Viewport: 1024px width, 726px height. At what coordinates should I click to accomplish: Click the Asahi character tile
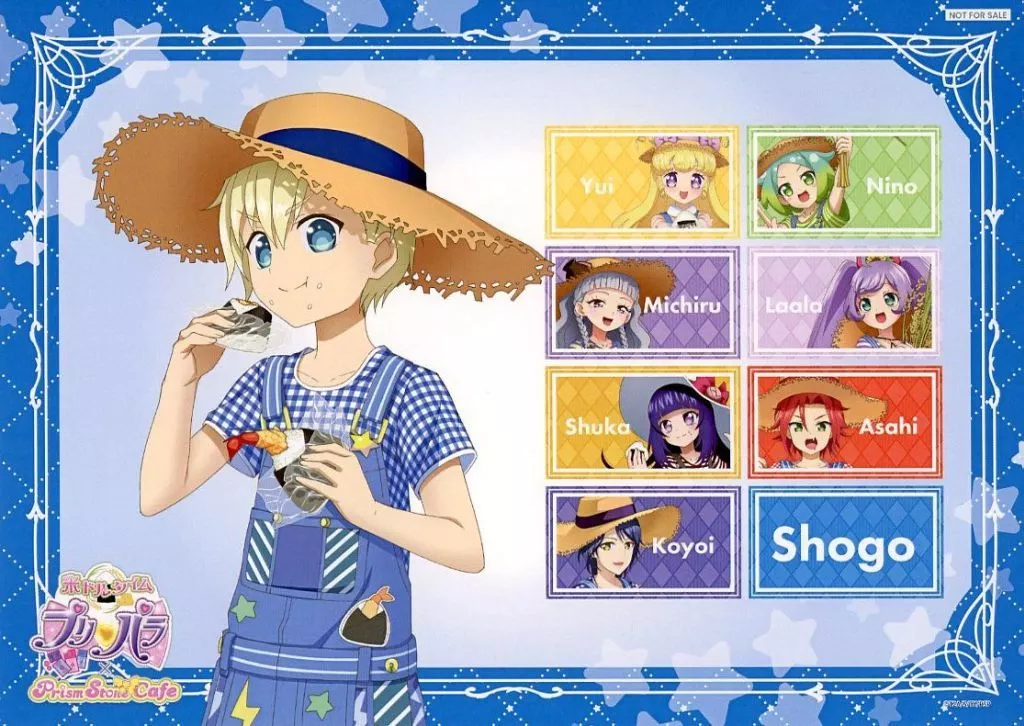click(844, 422)
